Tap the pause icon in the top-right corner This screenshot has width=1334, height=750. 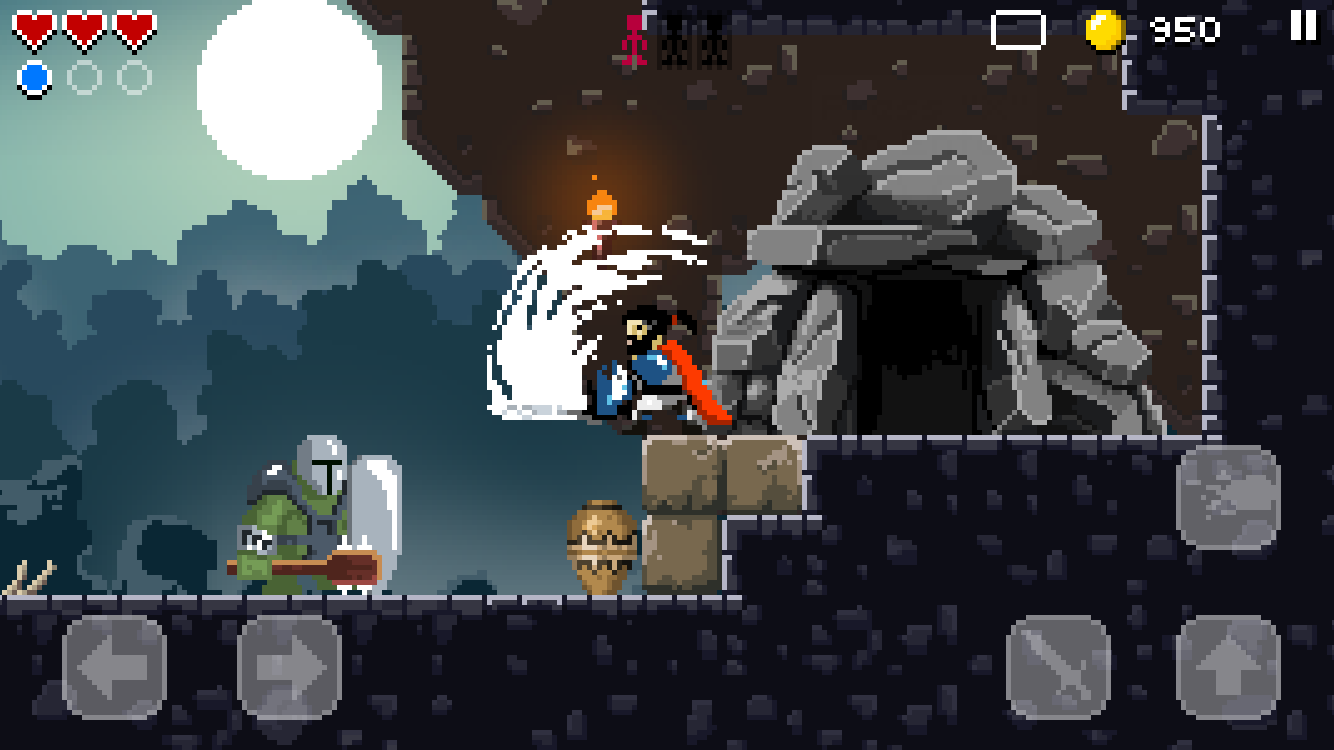(1301, 26)
